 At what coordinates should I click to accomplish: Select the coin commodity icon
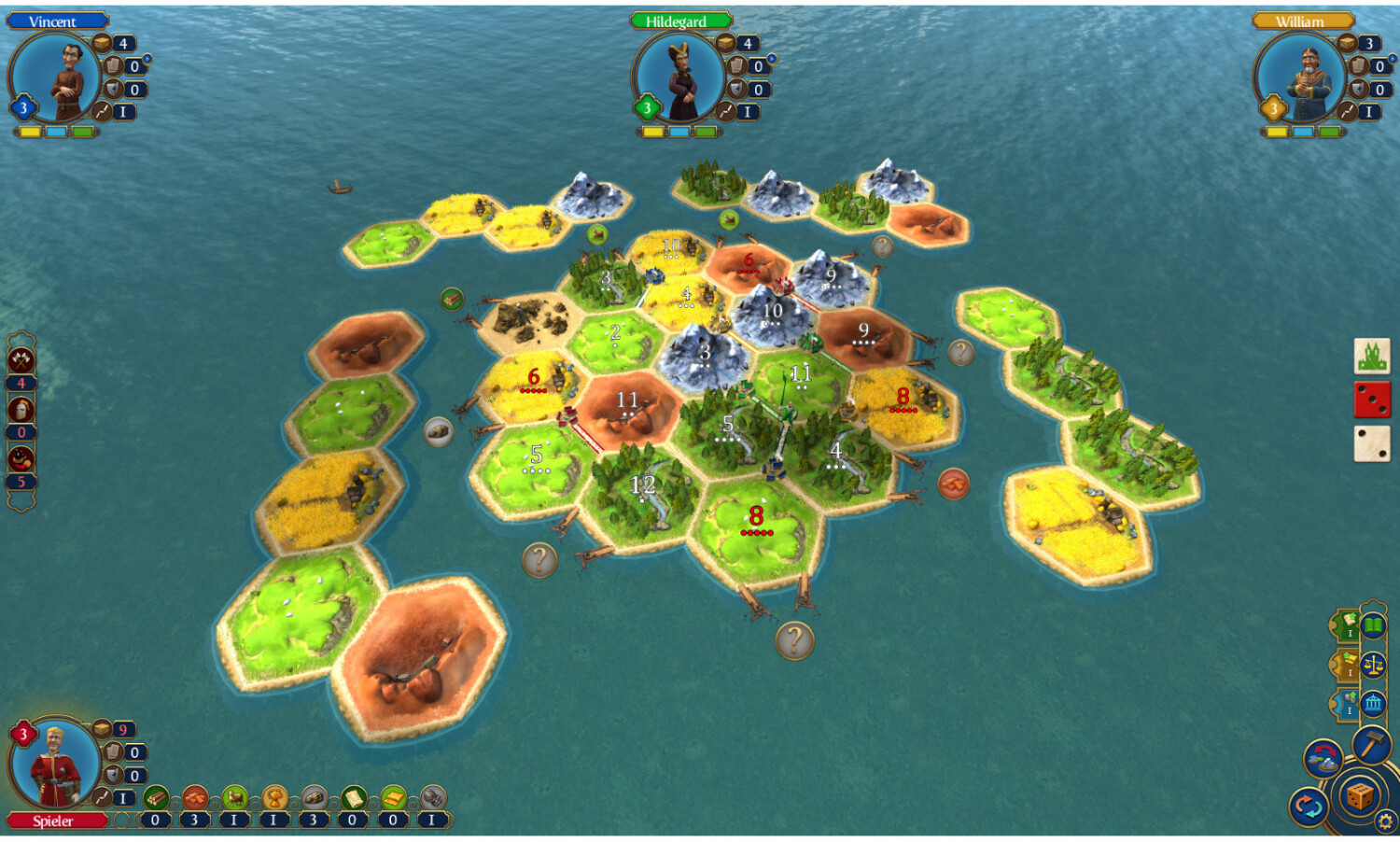[432, 798]
